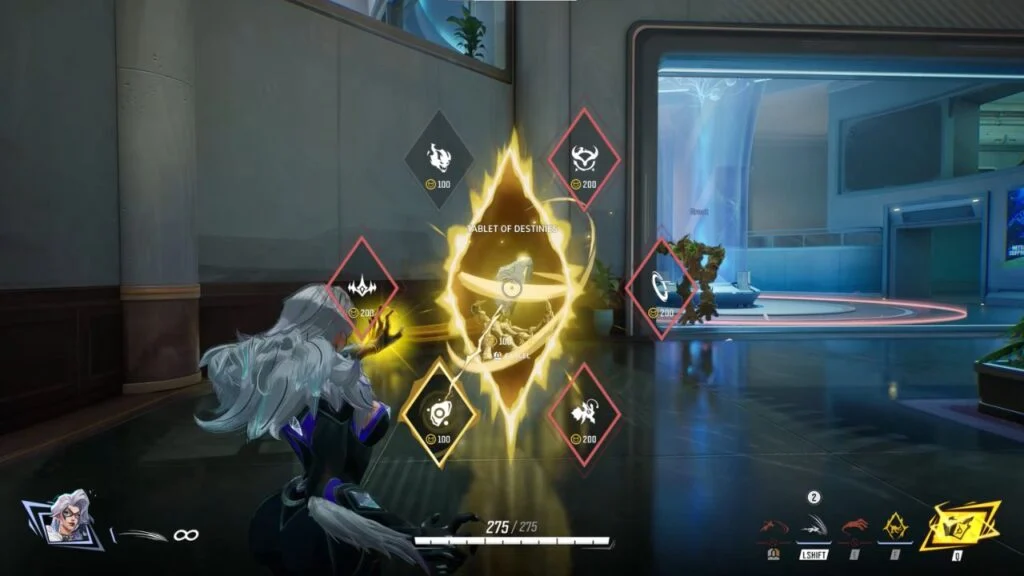Select the flame artifact costing 100

coord(439,159)
